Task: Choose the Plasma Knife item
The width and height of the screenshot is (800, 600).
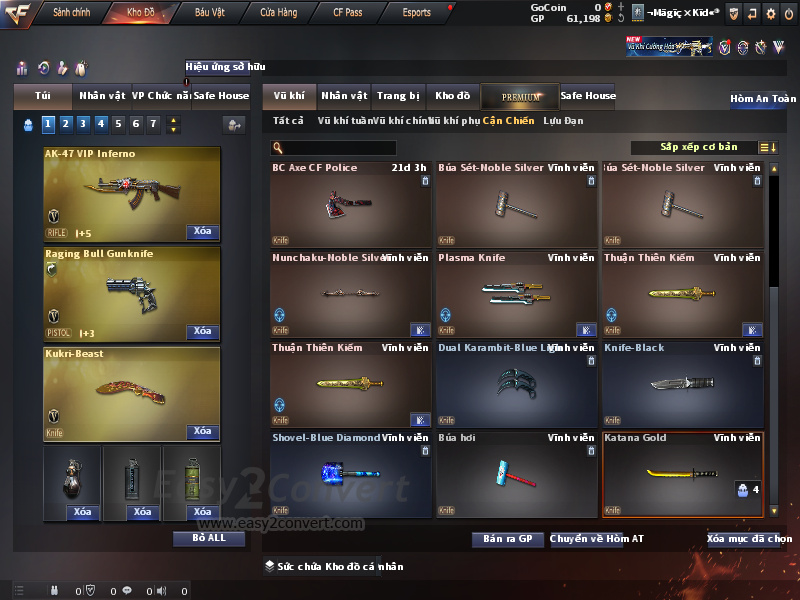Action: pos(516,294)
